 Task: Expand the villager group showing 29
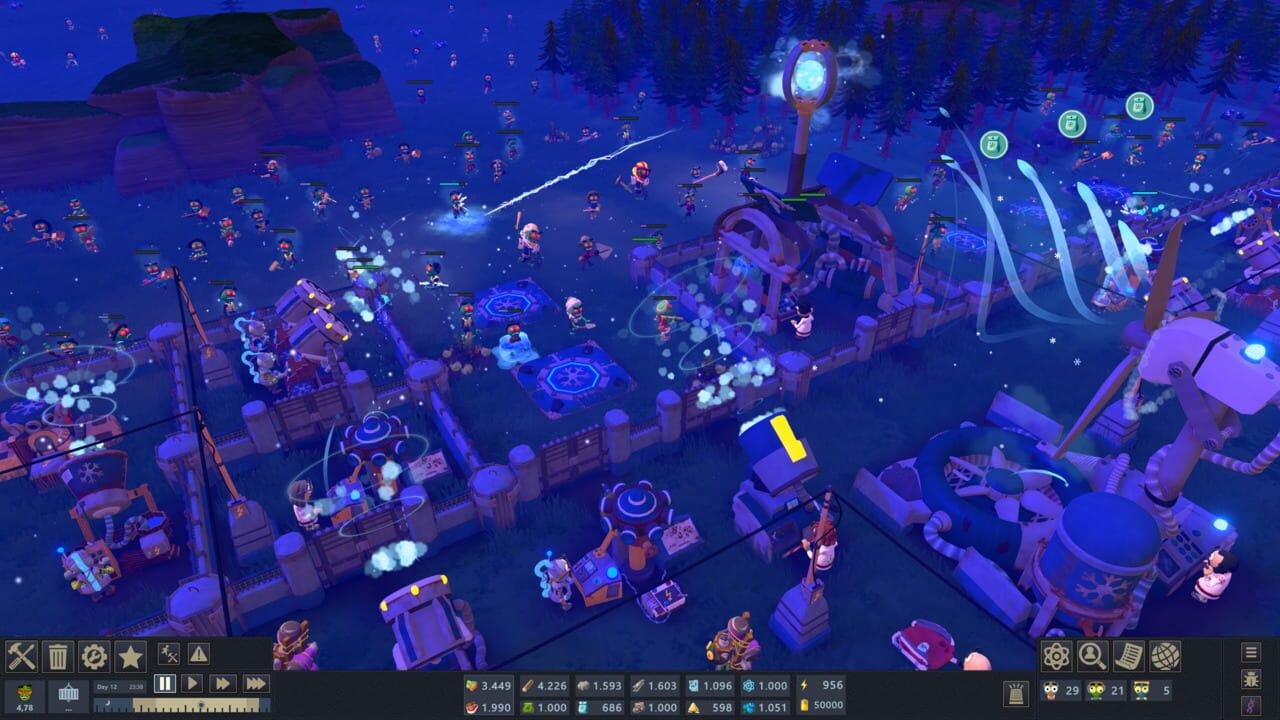click(1062, 692)
